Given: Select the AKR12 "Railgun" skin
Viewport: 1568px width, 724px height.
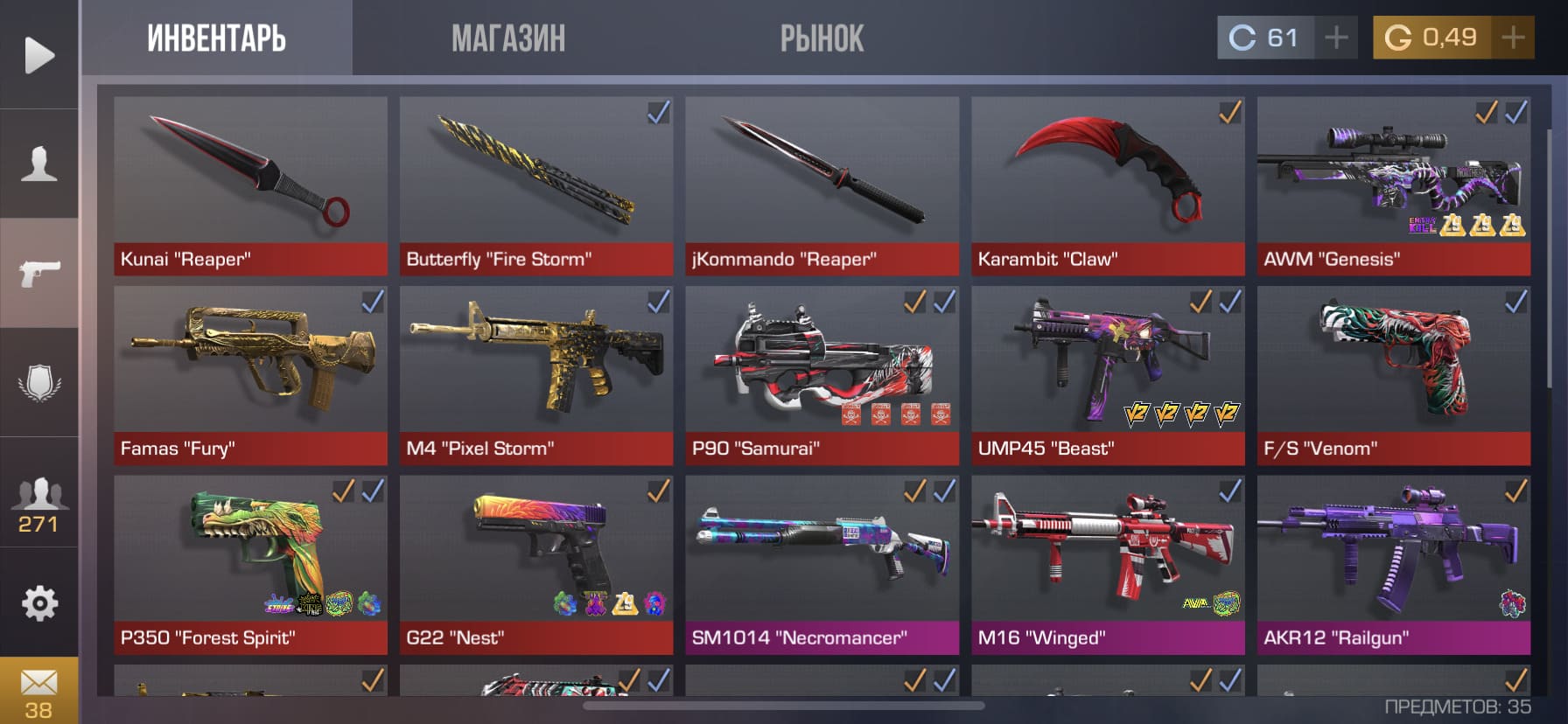Looking at the screenshot, I should pos(1393,564).
